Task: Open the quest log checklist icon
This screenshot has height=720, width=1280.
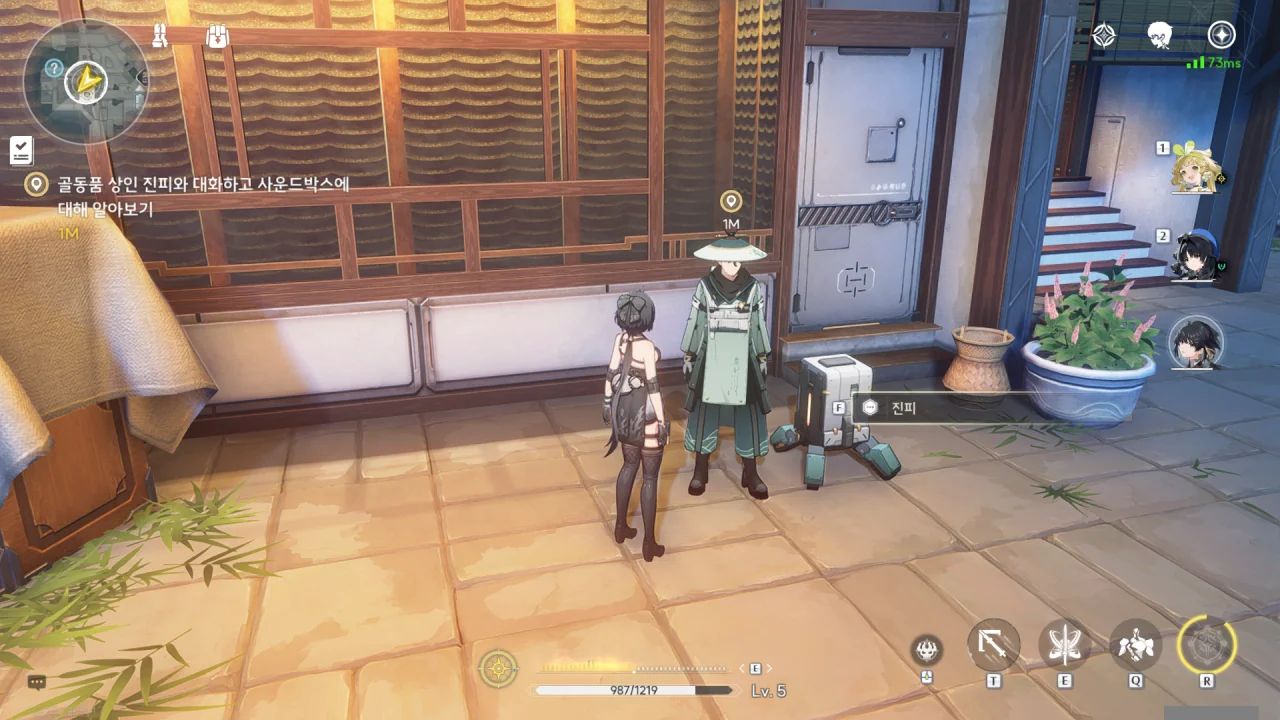Action: click(21, 150)
